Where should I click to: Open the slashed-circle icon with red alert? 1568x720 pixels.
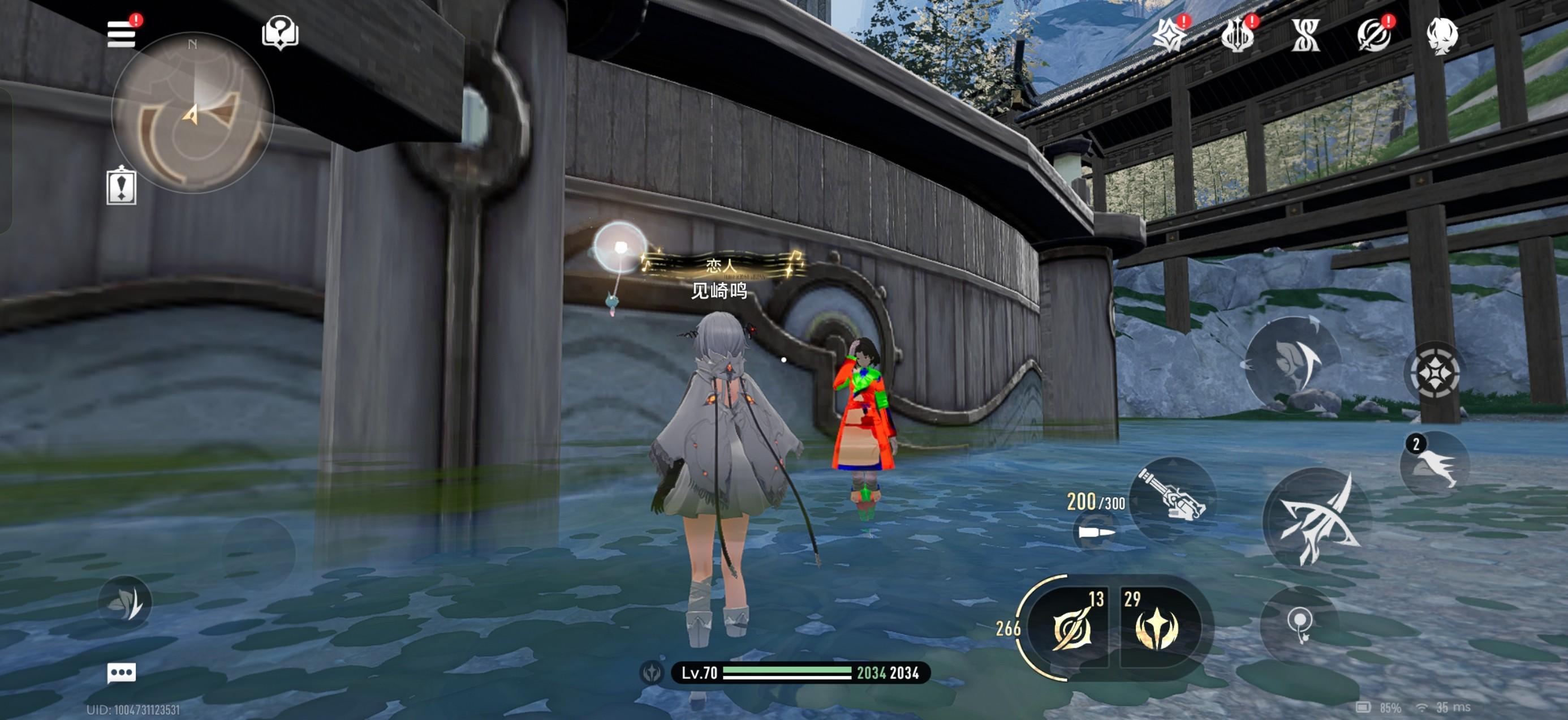(x=1374, y=35)
